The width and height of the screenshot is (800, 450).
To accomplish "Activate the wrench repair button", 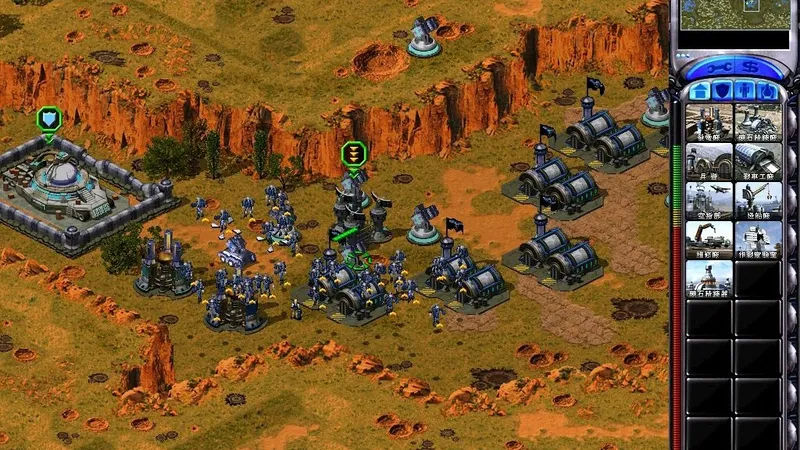I will tap(719, 66).
